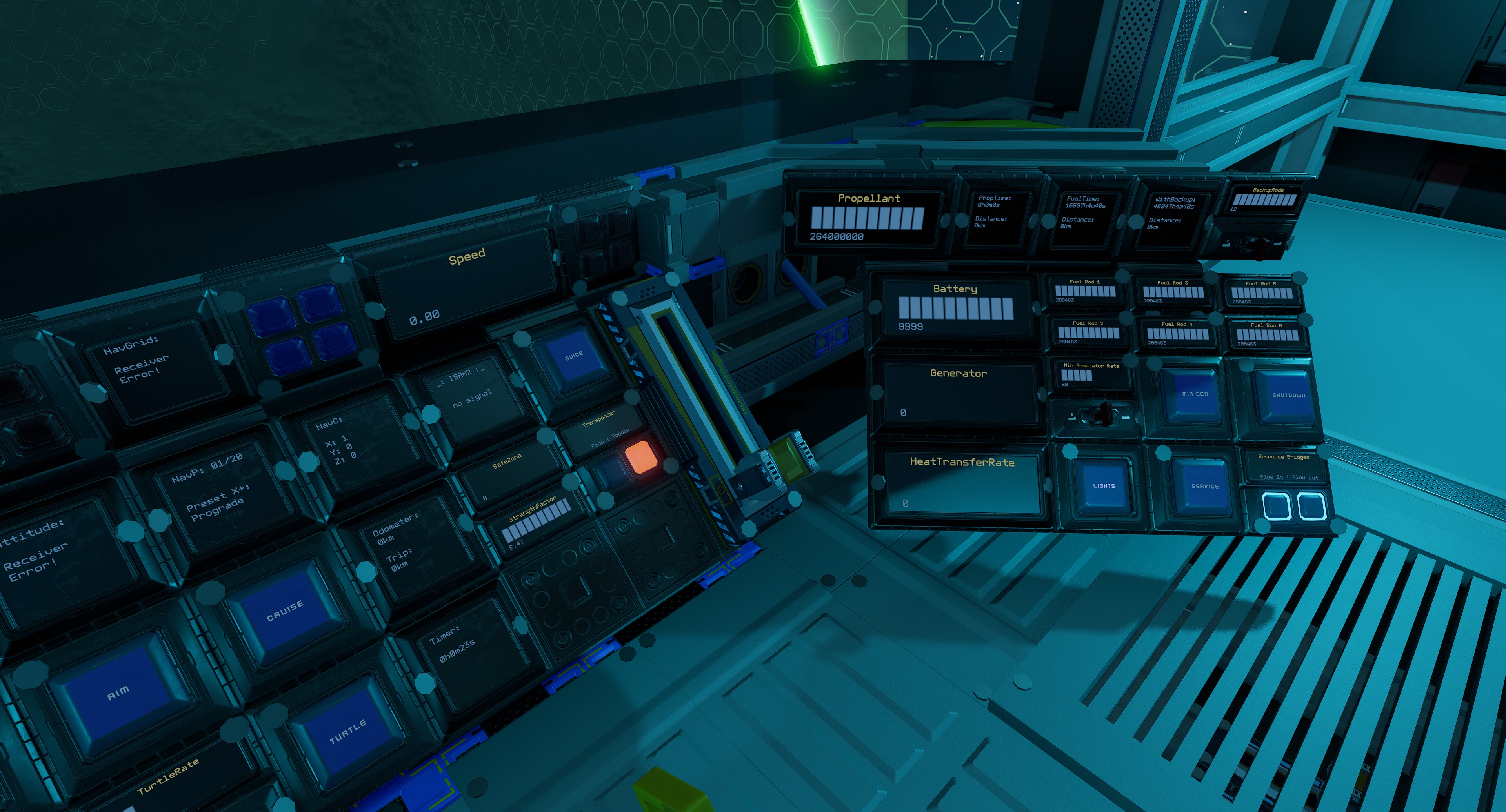Activate the SERVICE button
1506x812 pixels.
1204,487
